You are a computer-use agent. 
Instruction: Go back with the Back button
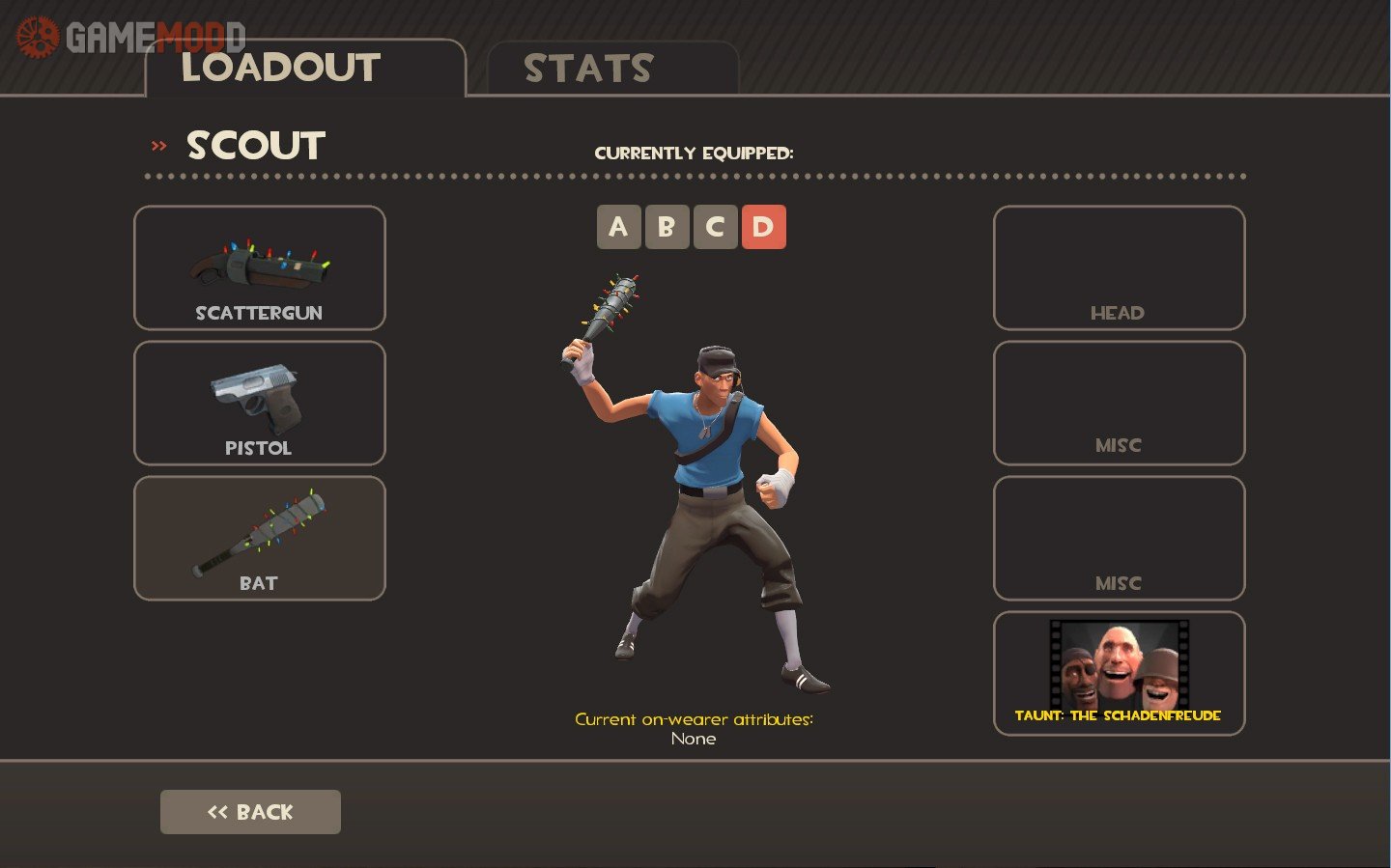pyautogui.click(x=250, y=812)
